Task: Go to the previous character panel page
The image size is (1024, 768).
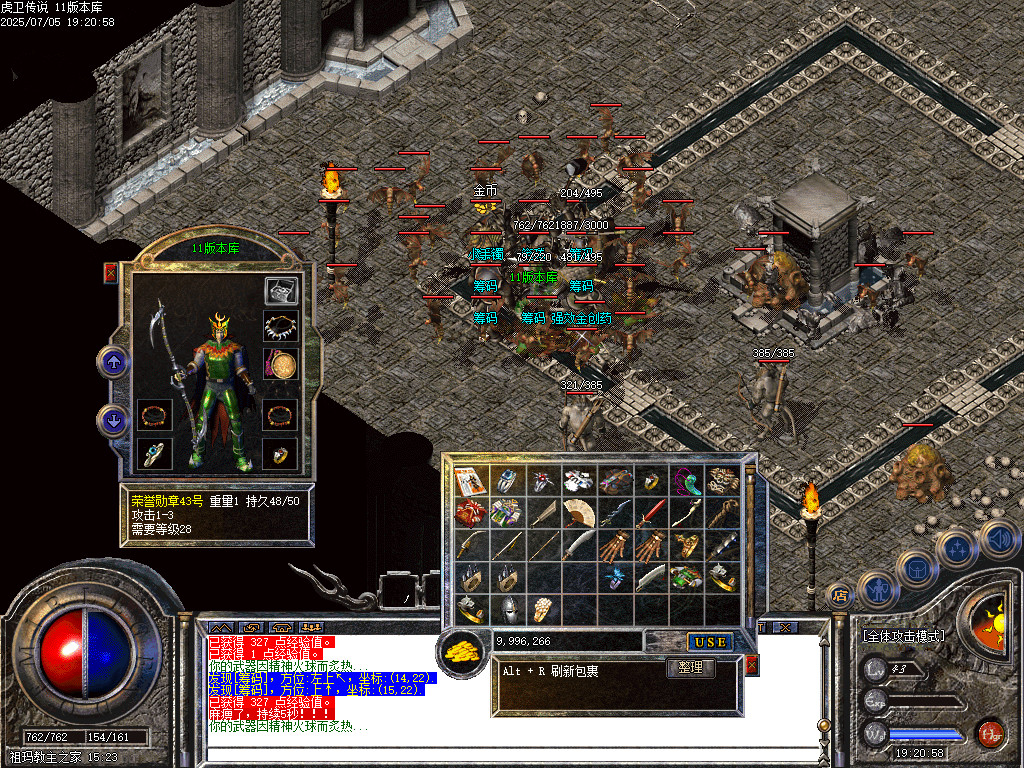Action: tap(113, 362)
